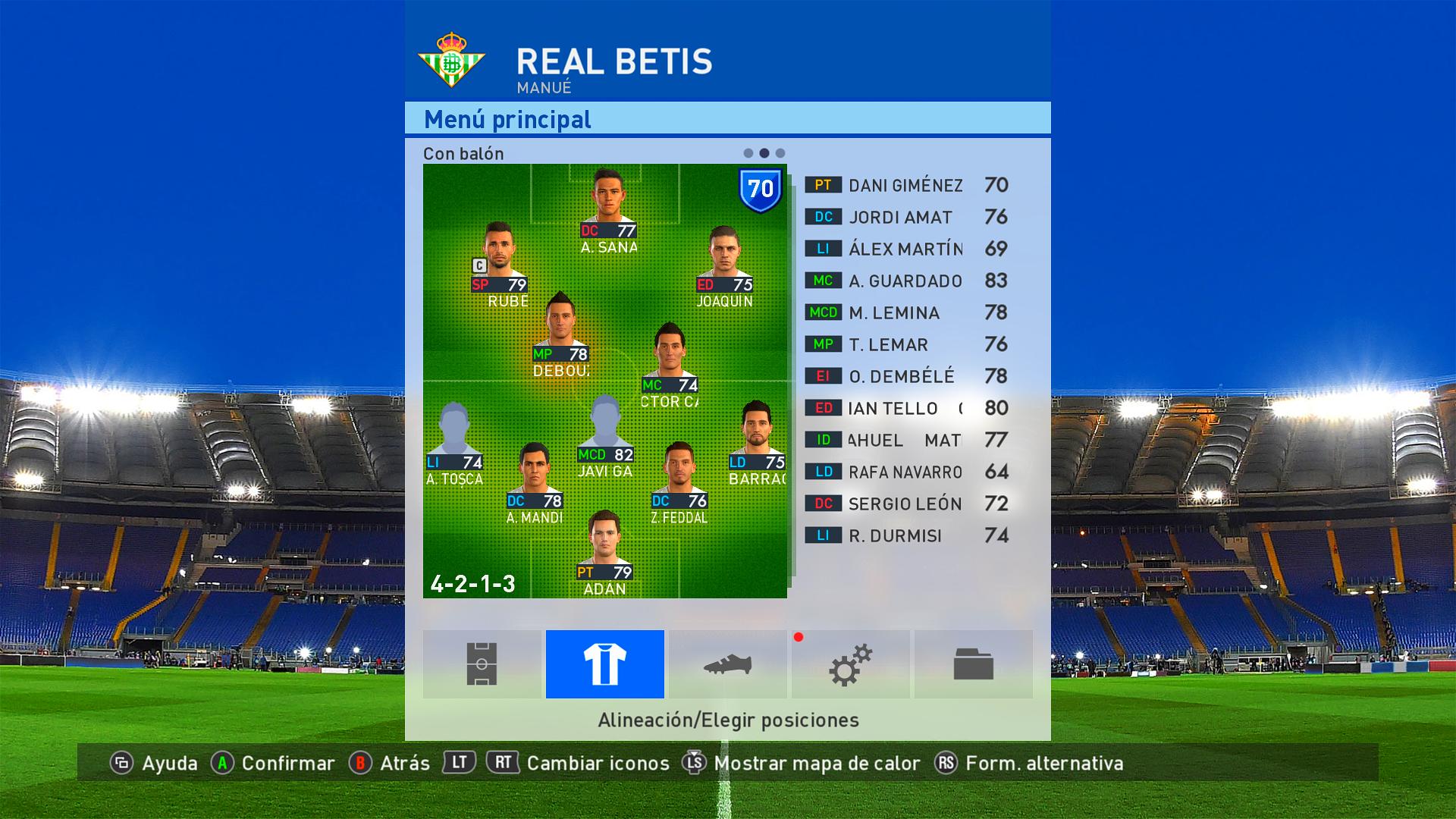Select goalkeeper Adán on the pitch
This screenshot has width=1456, height=819.
pos(604,546)
